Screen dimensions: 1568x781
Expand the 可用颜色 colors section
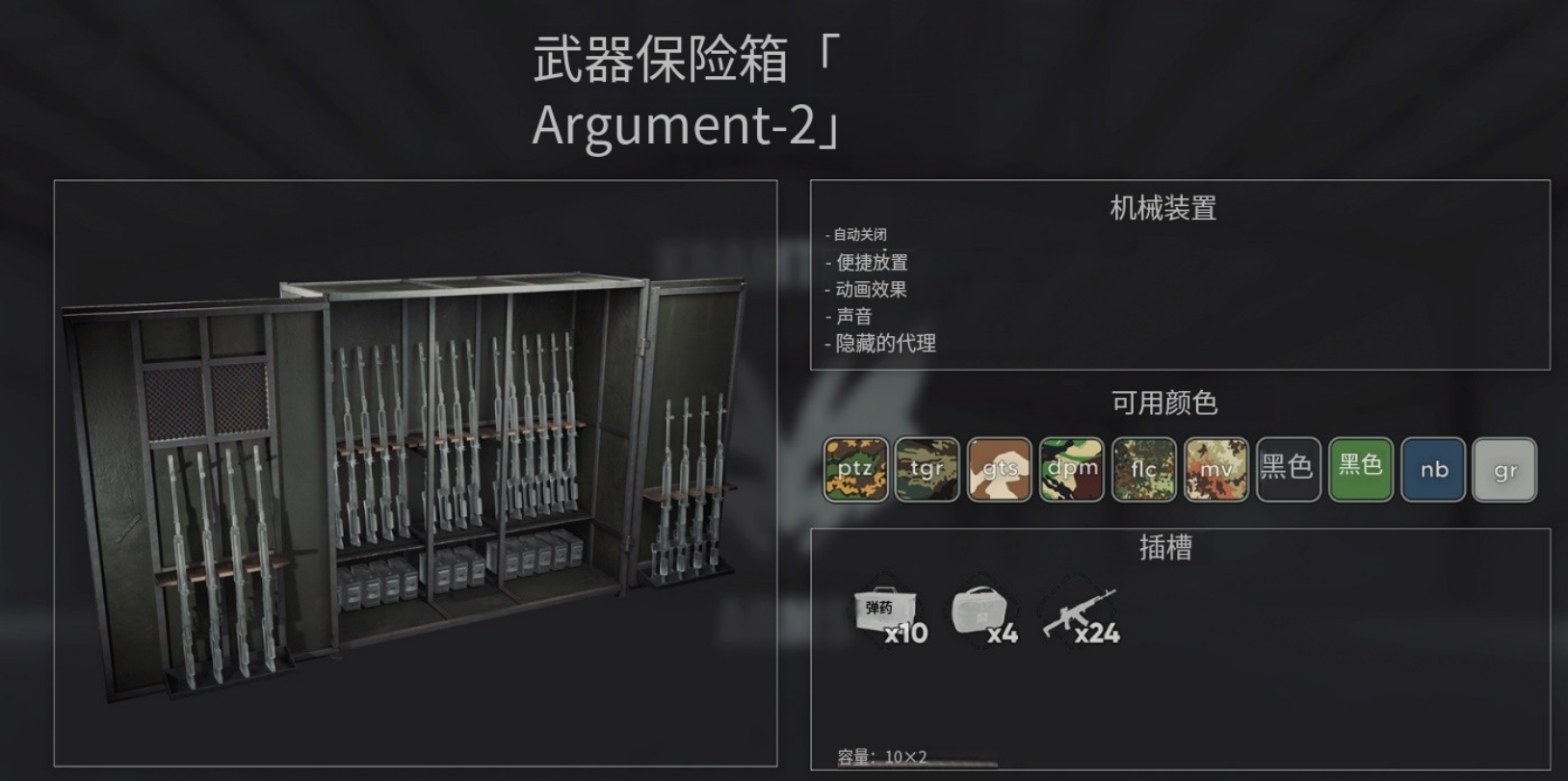[x=1163, y=404]
